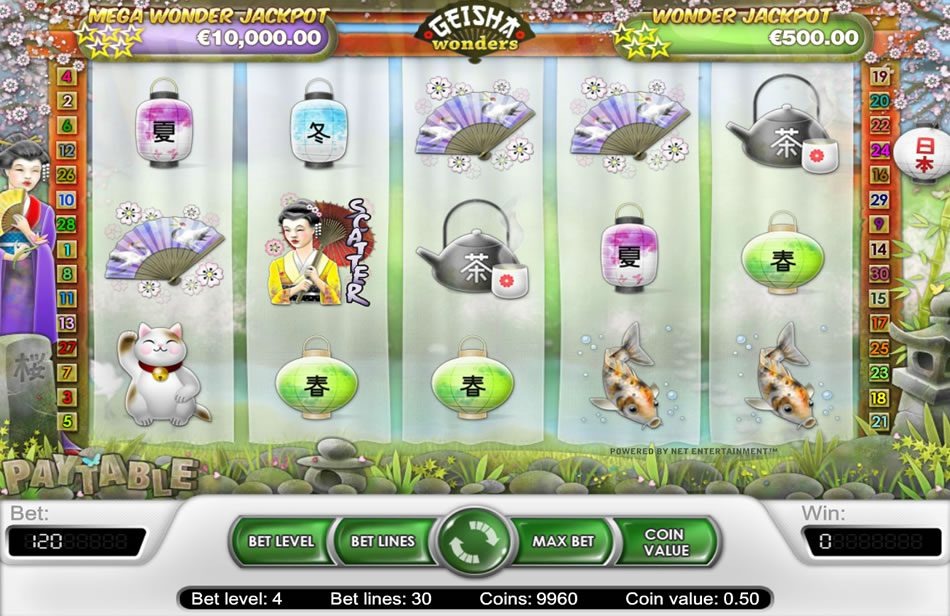Screen dimensions: 950x616
Task: Select bet line number 4 marker
Action: tap(67, 76)
